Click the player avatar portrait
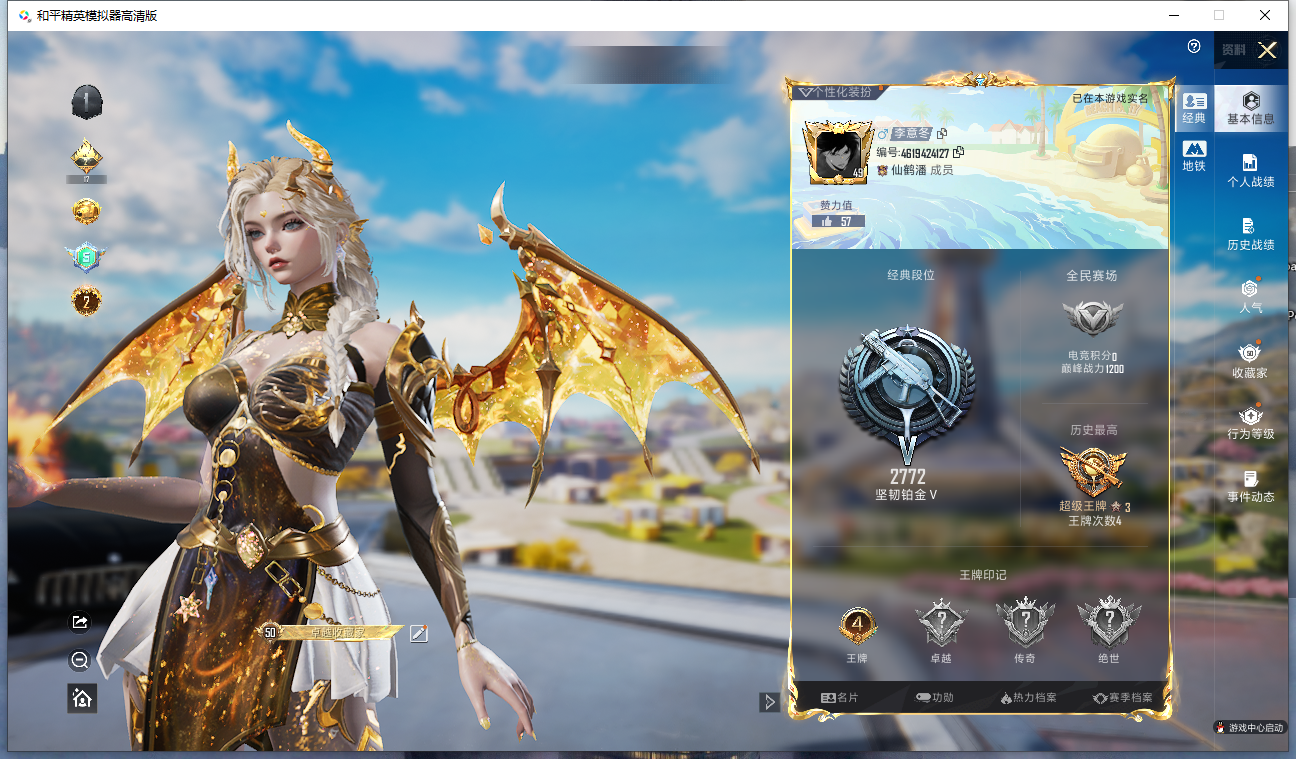The image size is (1296, 759). click(835, 153)
